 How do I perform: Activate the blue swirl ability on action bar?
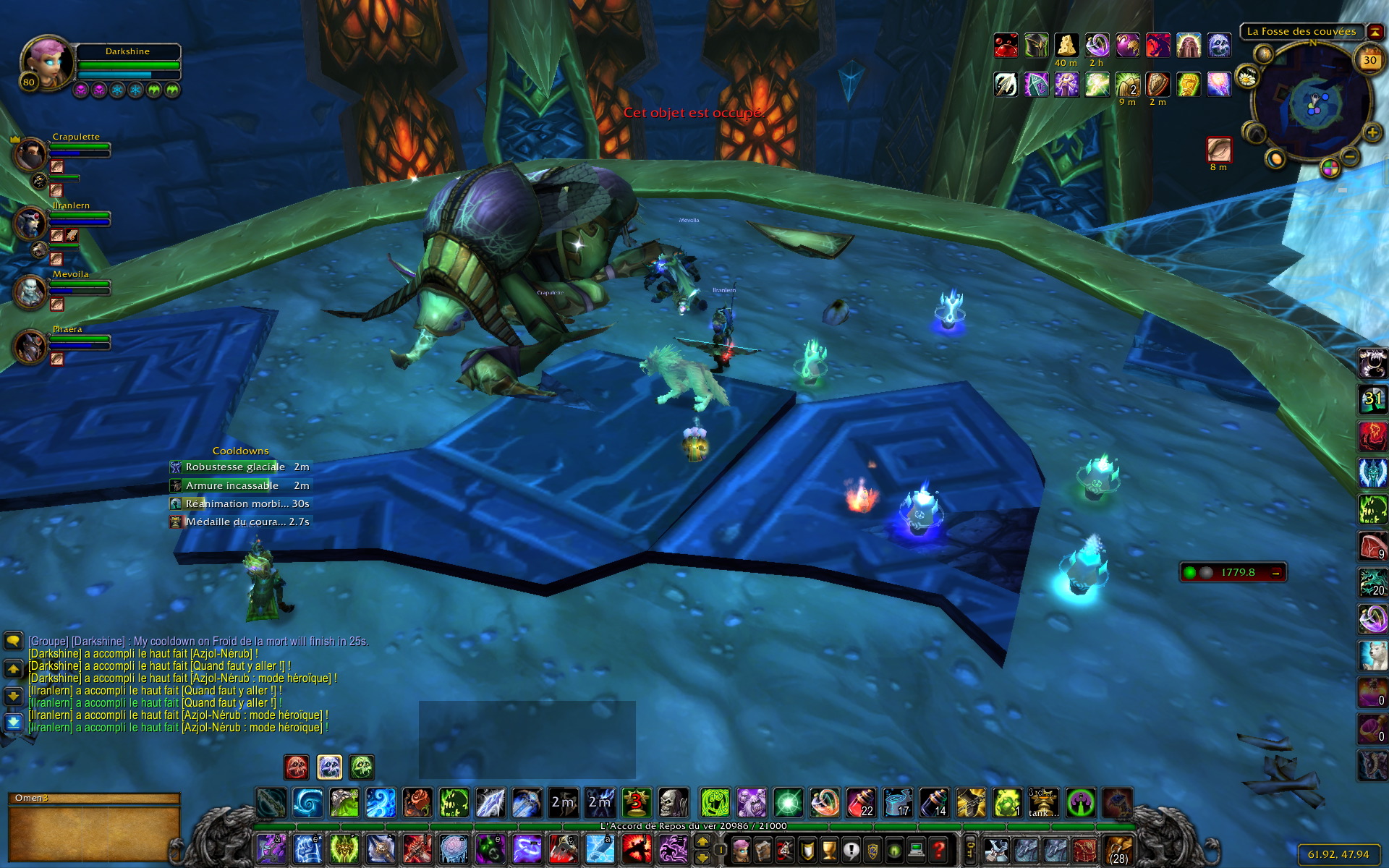[307, 803]
